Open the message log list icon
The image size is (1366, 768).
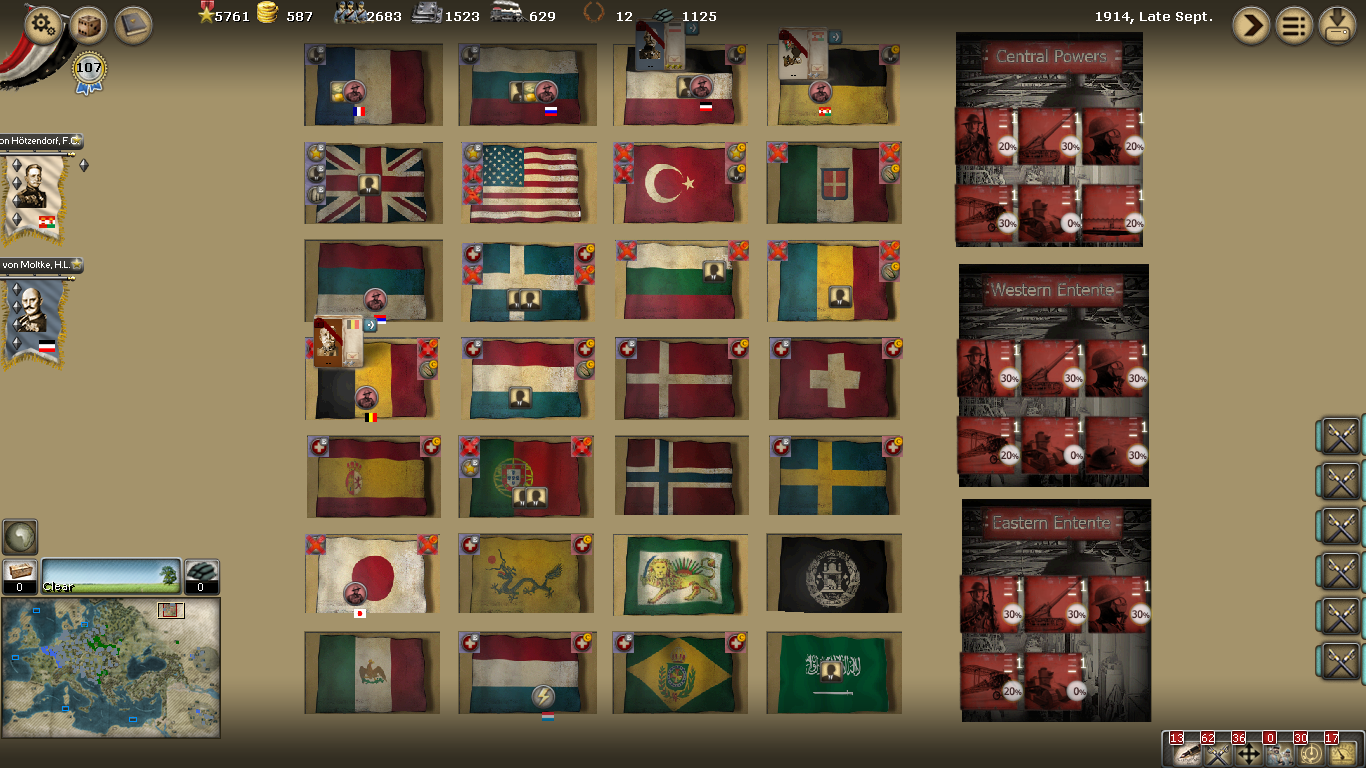point(1294,25)
